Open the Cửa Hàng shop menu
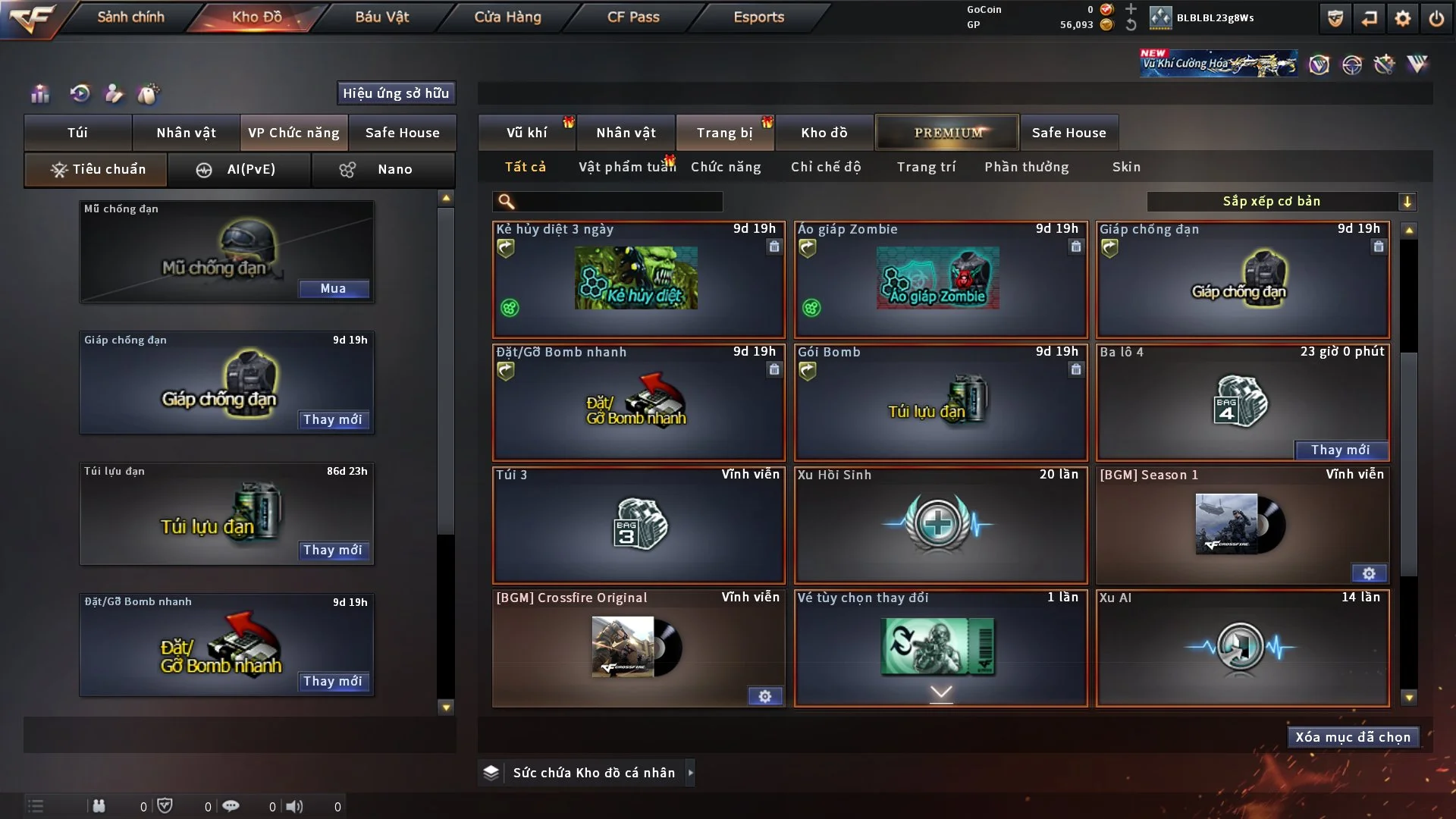 [x=507, y=17]
